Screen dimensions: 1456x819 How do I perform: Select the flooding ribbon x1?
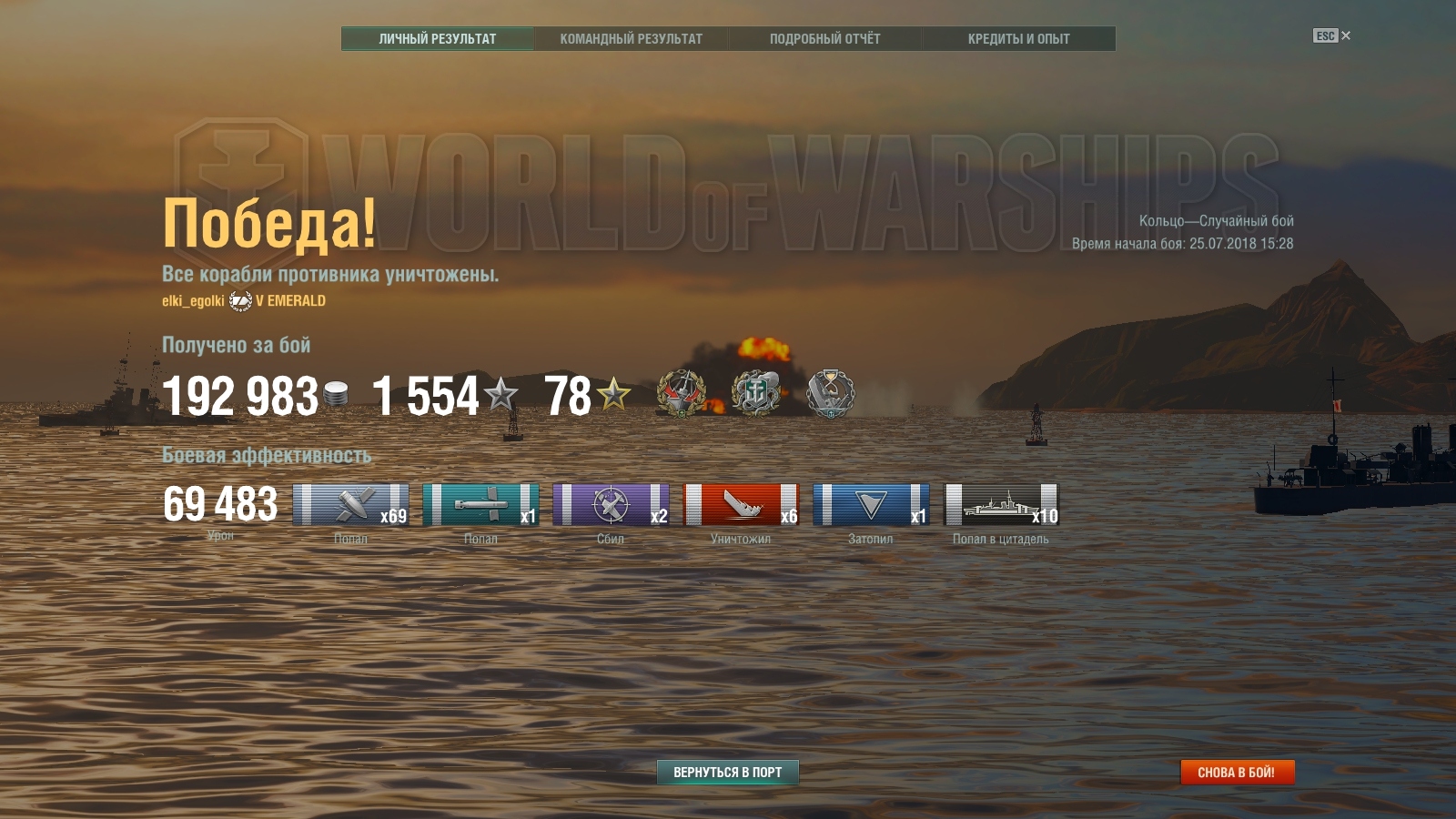[871, 505]
